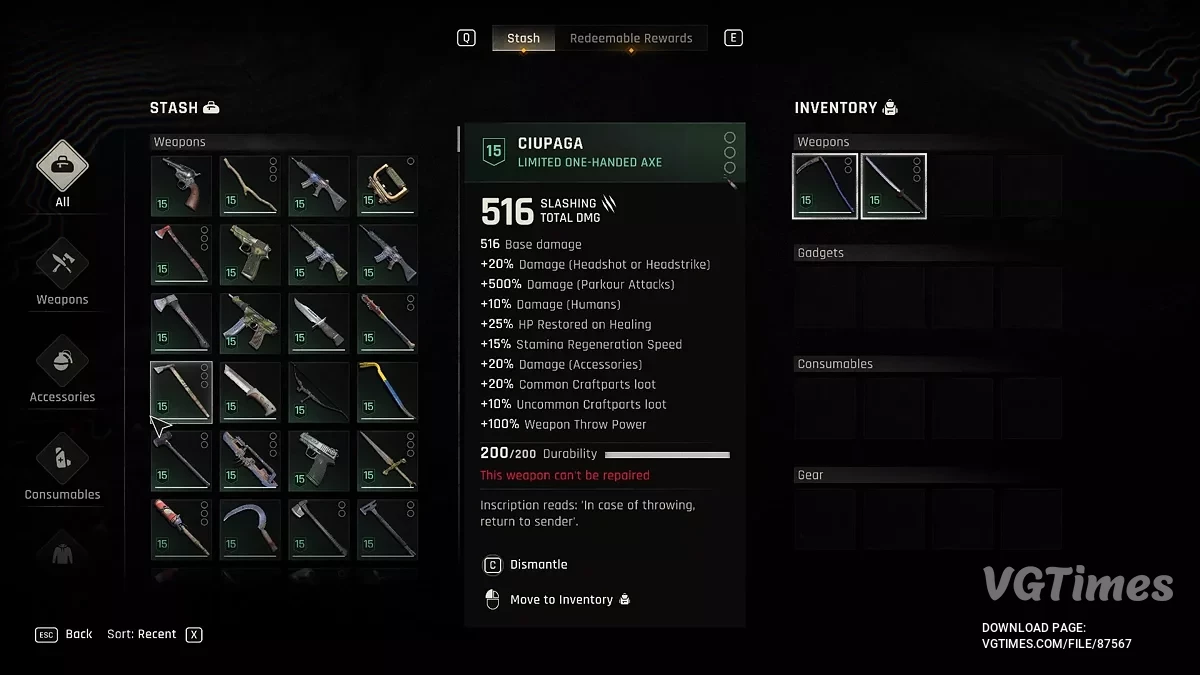
Task: Choose the bow in the stash
Action: click(x=319, y=392)
